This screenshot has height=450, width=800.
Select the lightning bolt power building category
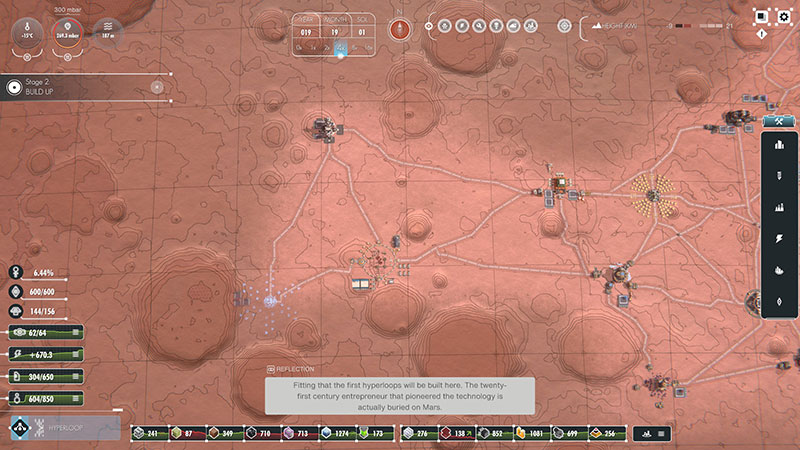tap(779, 239)
